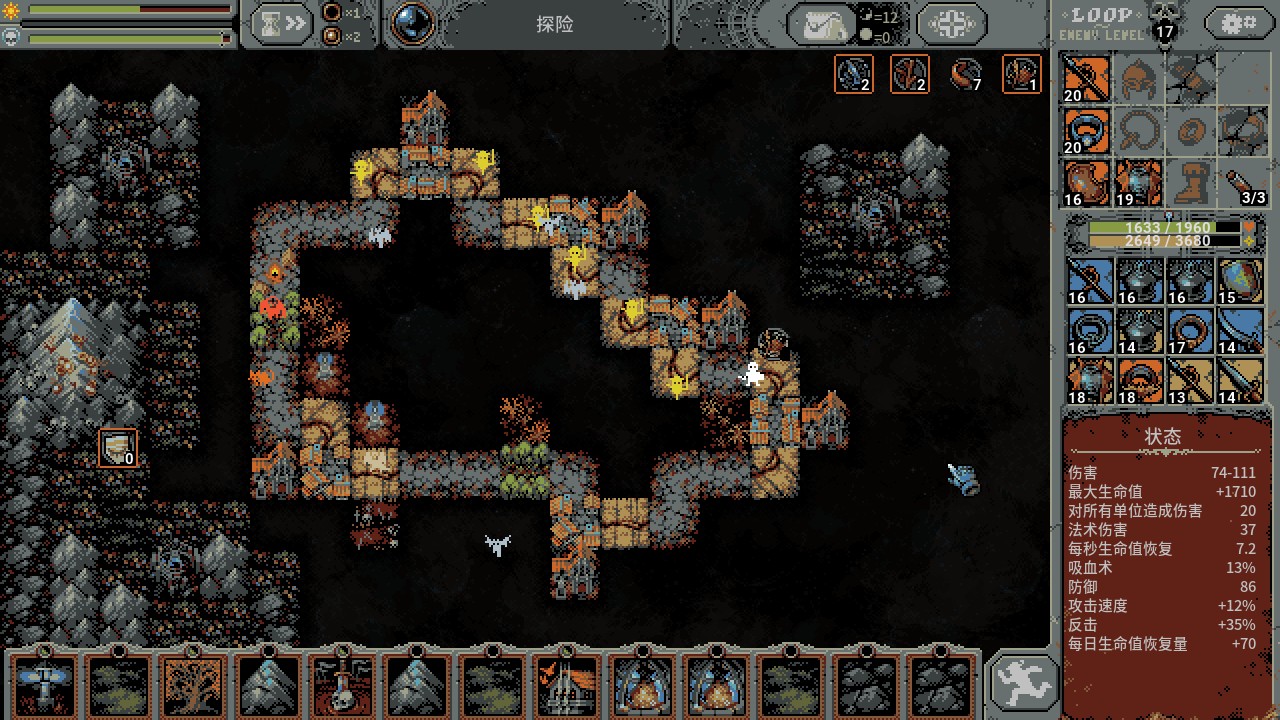Select the beacon card in hand
Screen dimensions: 1280x720
click(x=45, y=686)
